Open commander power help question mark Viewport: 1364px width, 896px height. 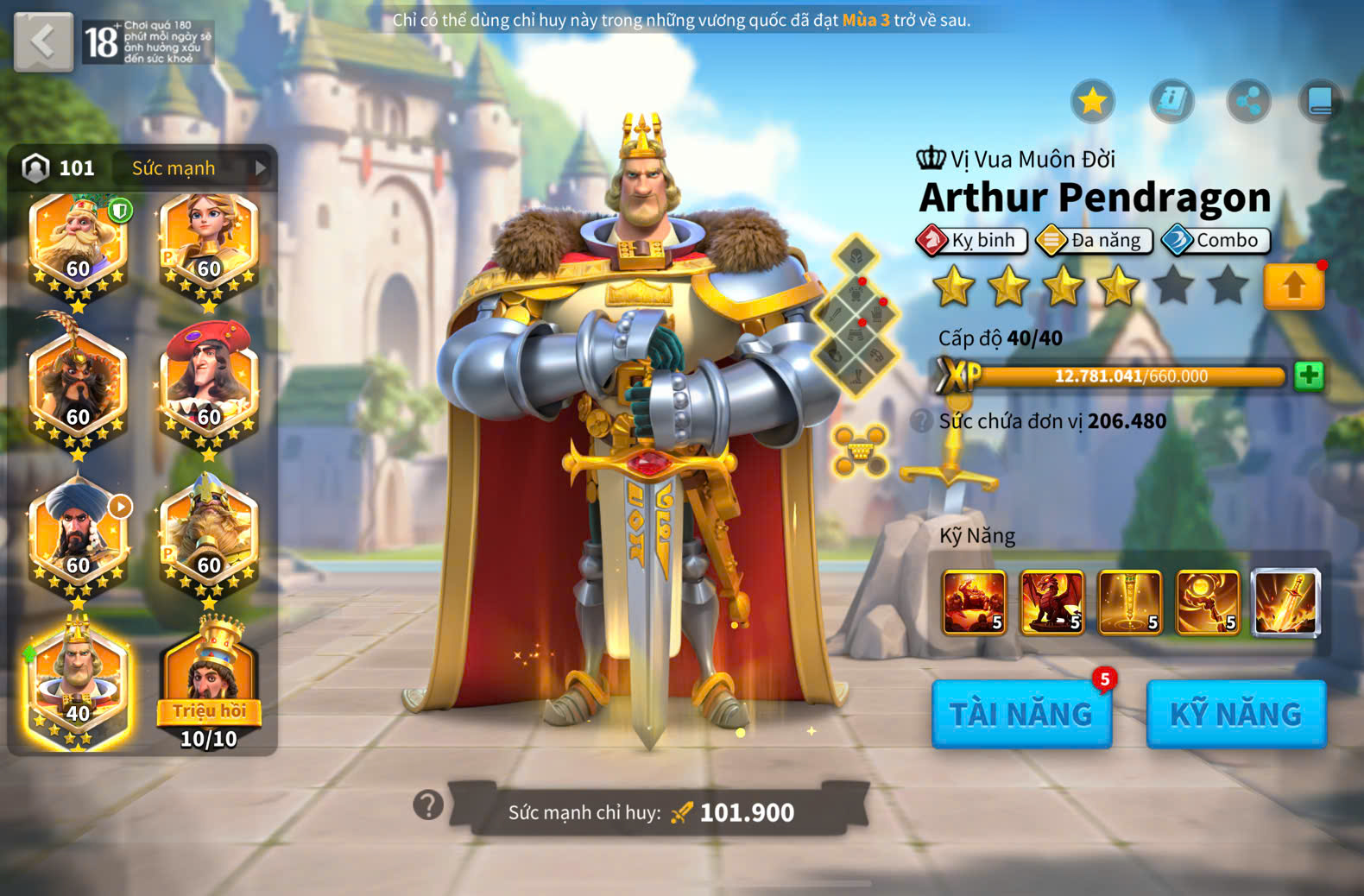(x=428, y=805)
